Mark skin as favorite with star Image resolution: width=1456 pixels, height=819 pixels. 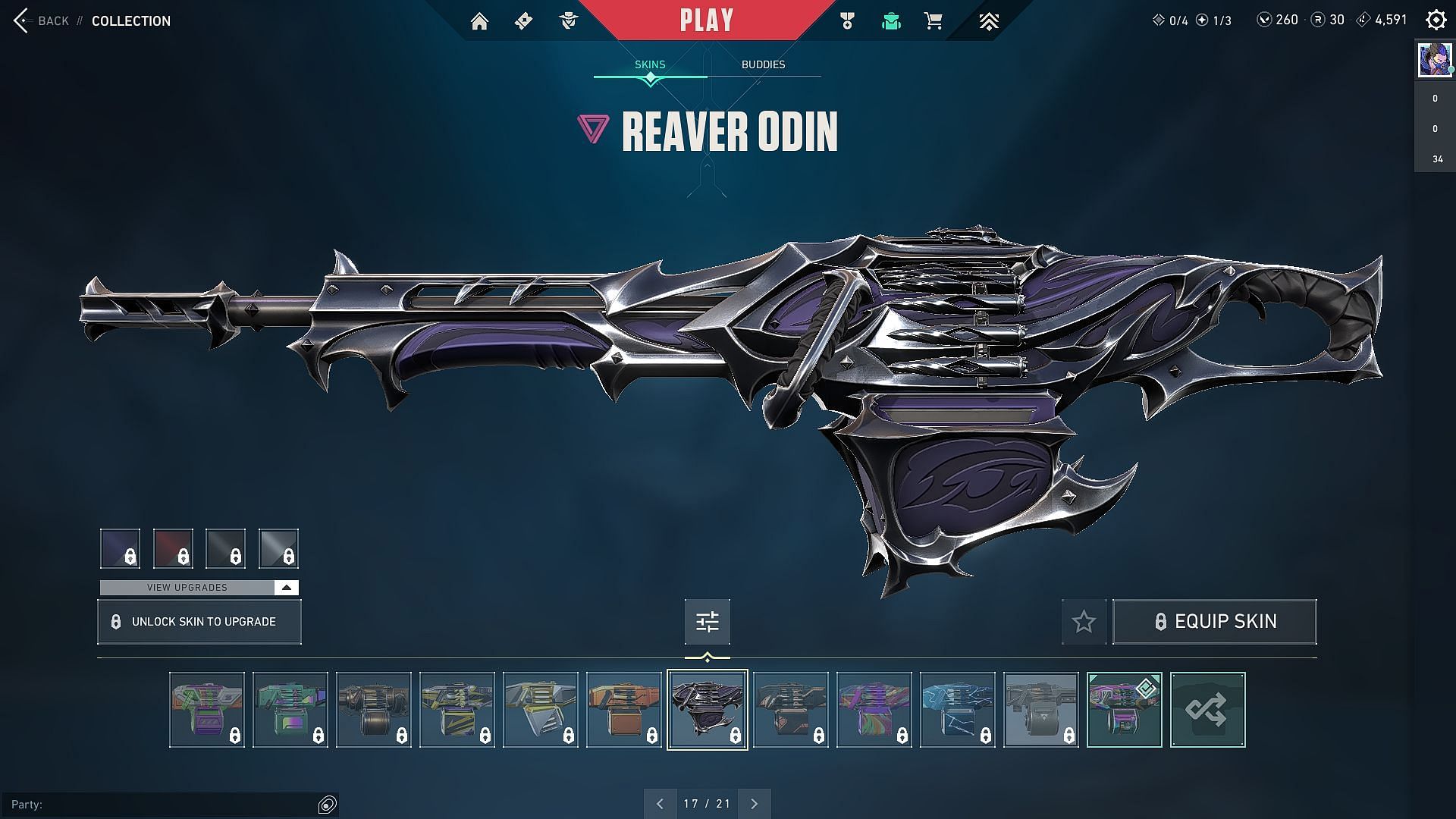click(1084, 622)
